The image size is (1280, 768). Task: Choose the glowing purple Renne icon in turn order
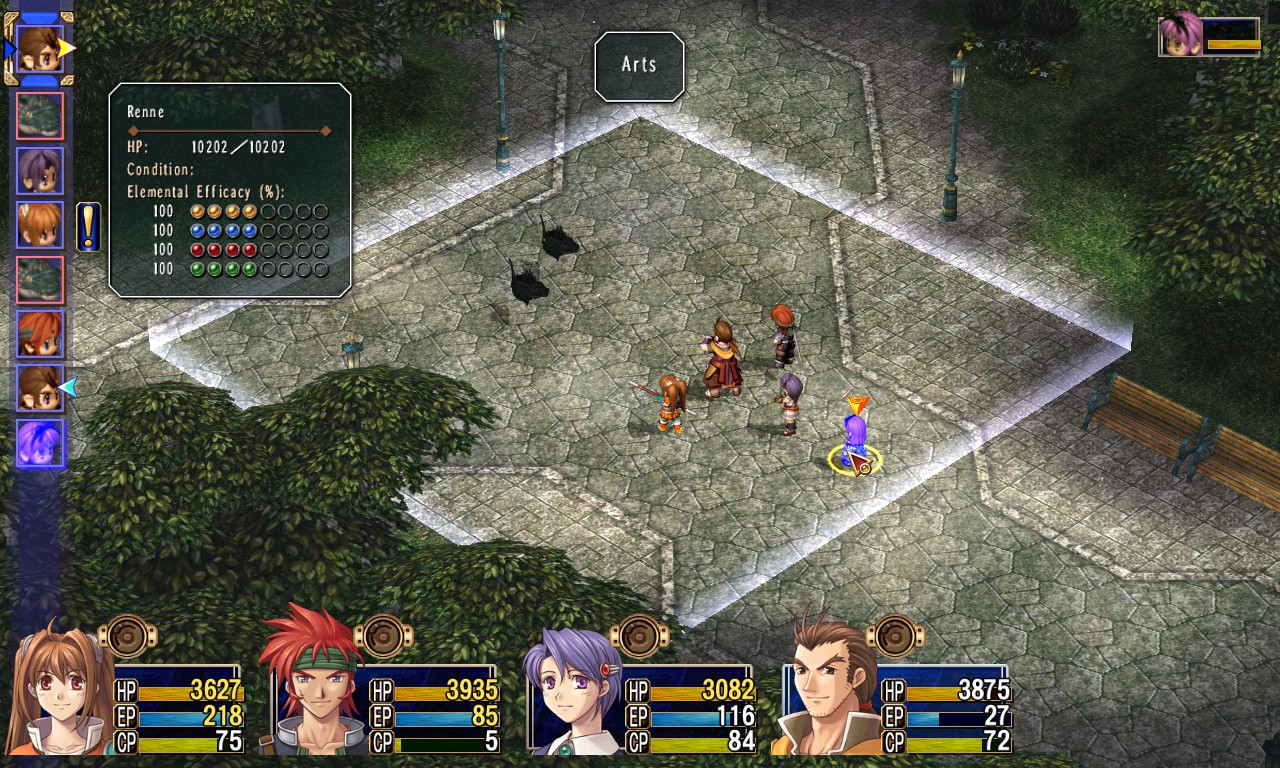[x=40, y=443]
